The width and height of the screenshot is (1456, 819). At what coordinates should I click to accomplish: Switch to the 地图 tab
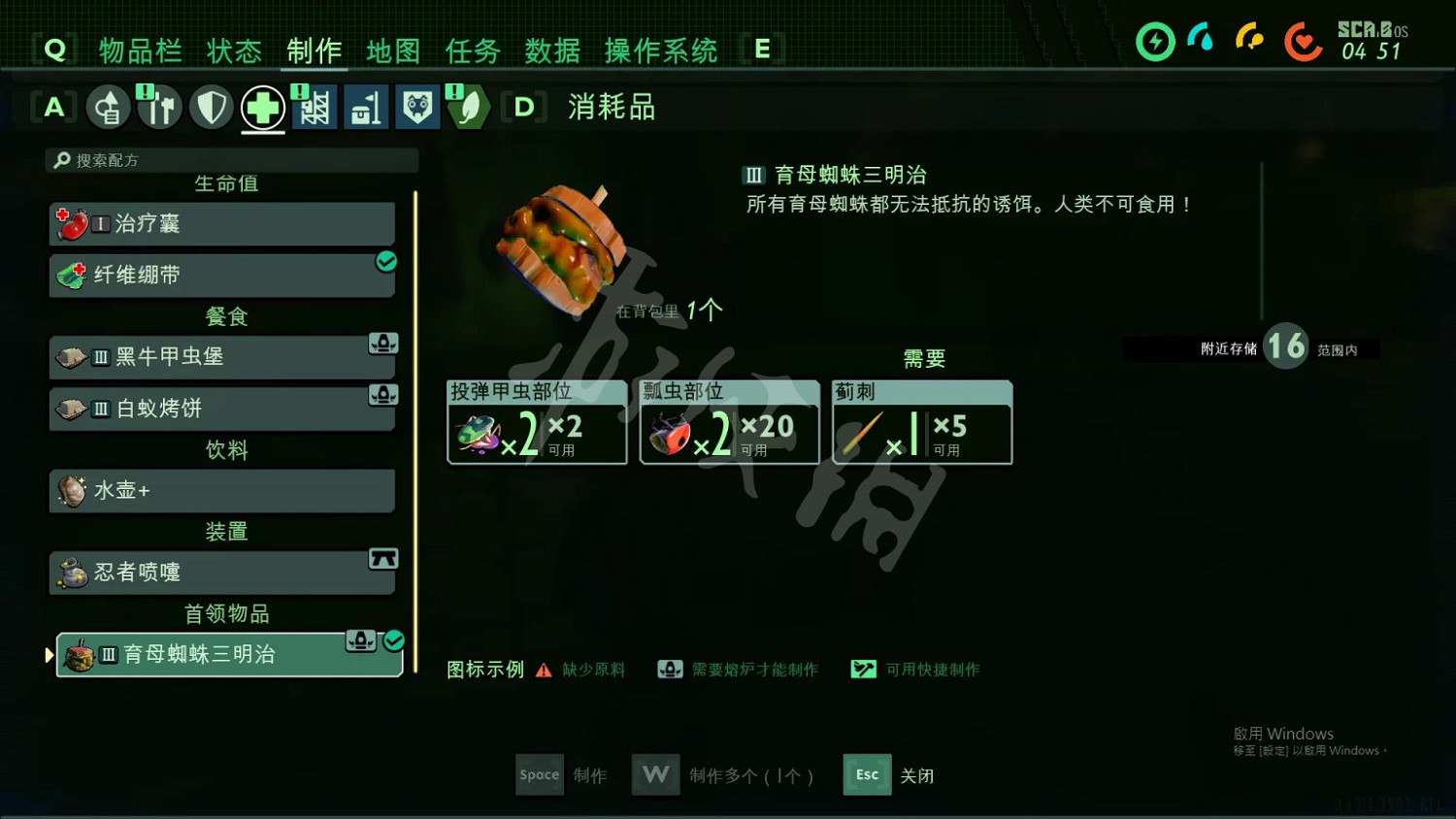(x=392, y=51)
